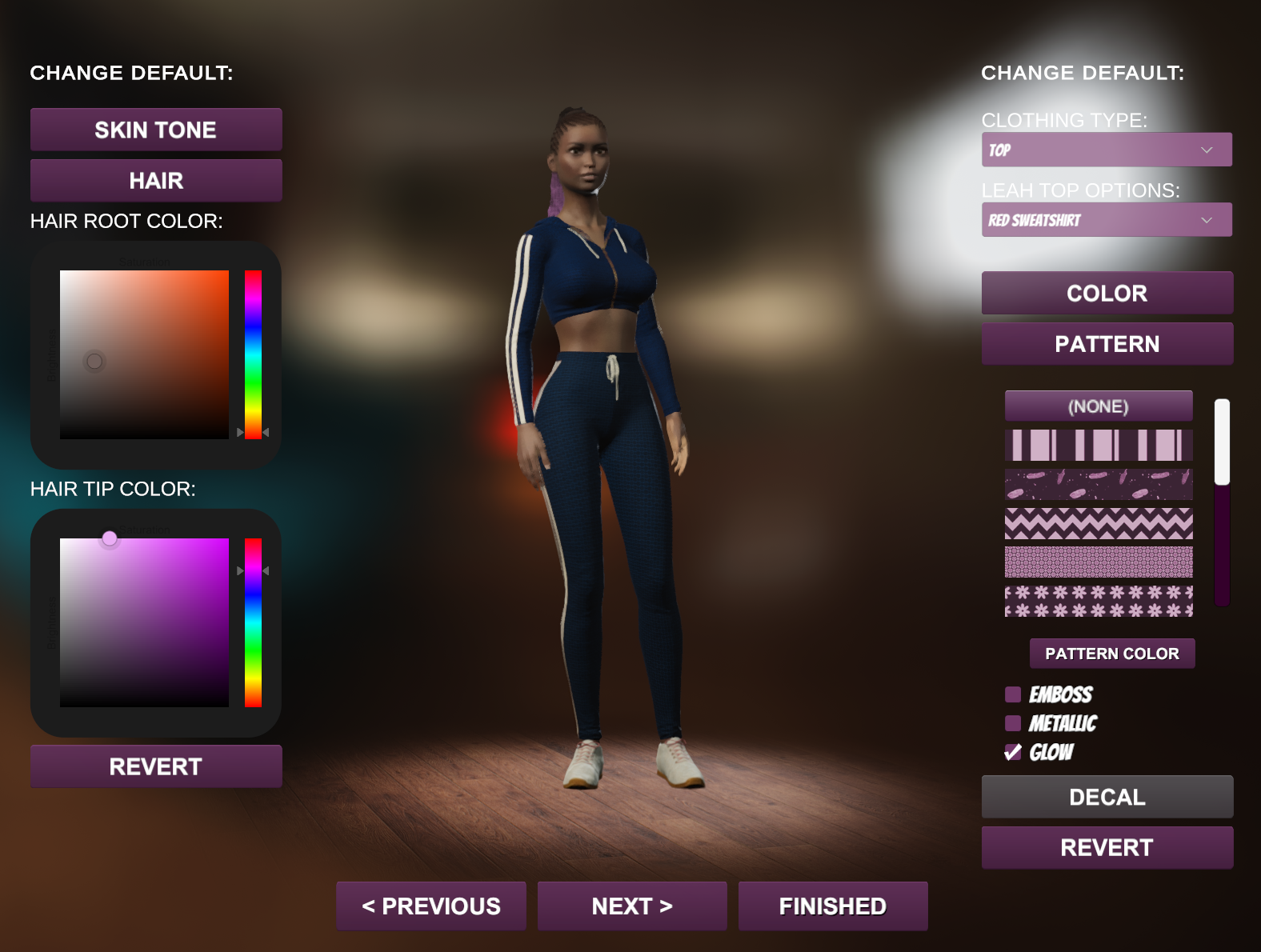This screenshot has width=1261, height=952.
Task: Uncheck the Glow checkbox
Action: 1013,752
